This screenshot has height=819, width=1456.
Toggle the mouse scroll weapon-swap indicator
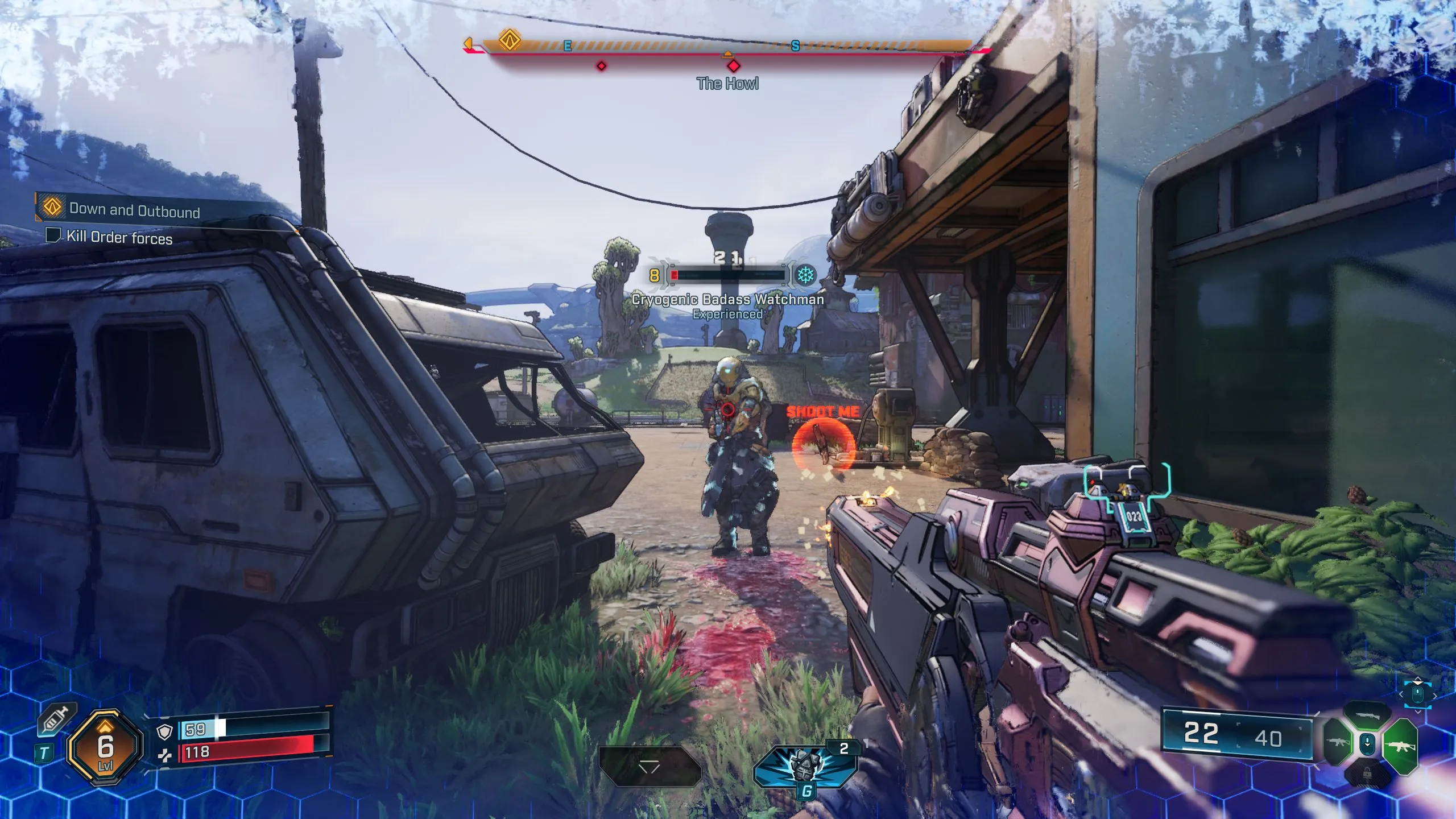coord(1367,744)
